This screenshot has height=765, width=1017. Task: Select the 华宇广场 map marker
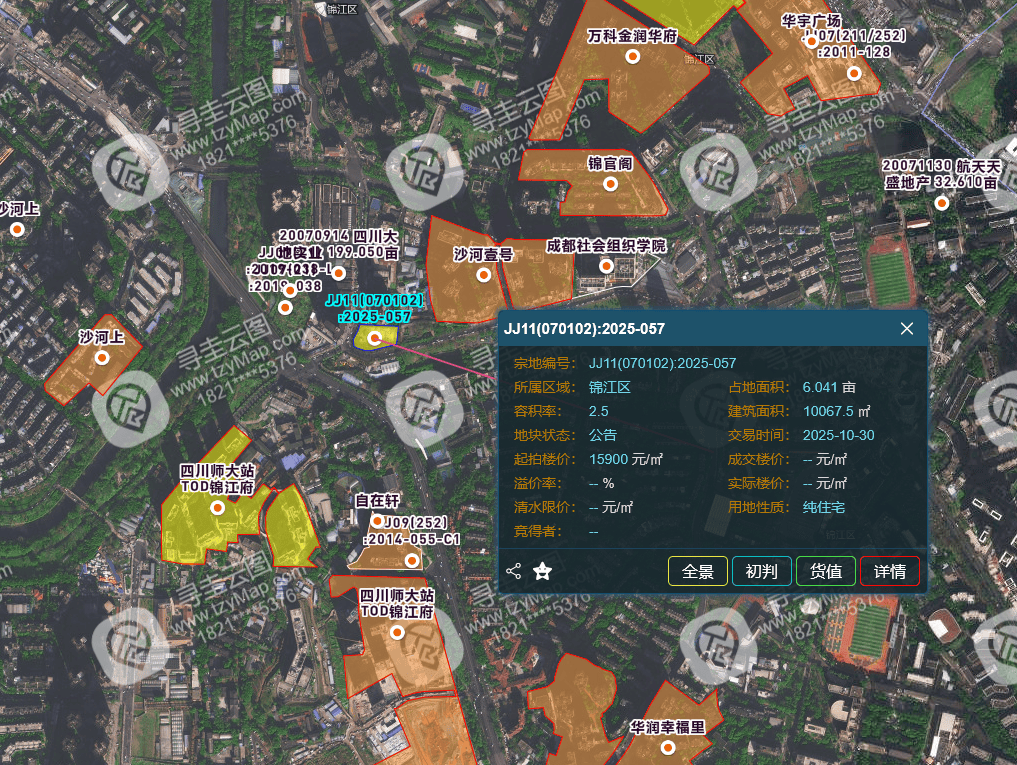pyautogui.click(x=853, y=73)
